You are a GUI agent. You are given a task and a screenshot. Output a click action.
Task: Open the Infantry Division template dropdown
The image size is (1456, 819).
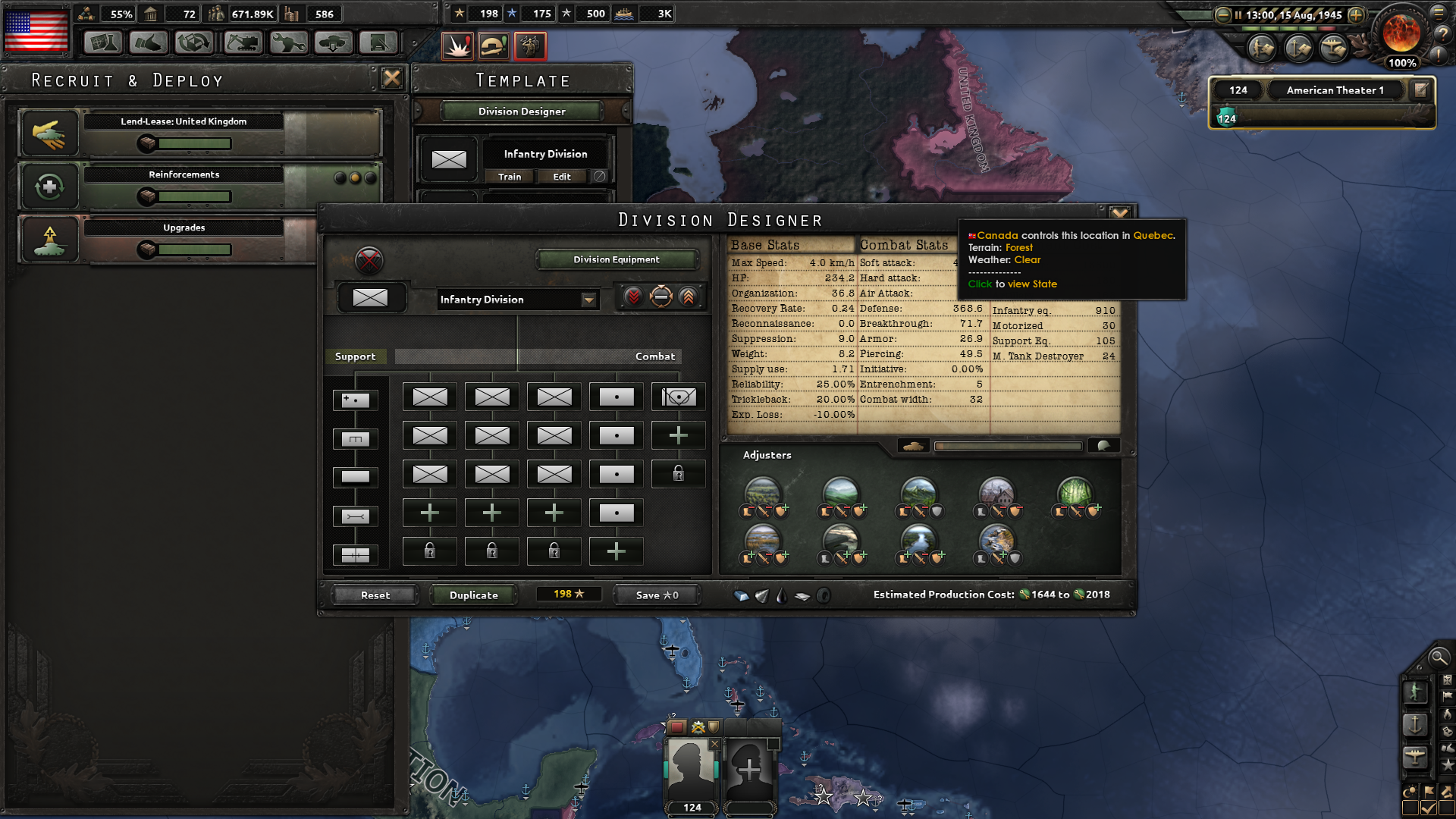click(x=589, y=300)
